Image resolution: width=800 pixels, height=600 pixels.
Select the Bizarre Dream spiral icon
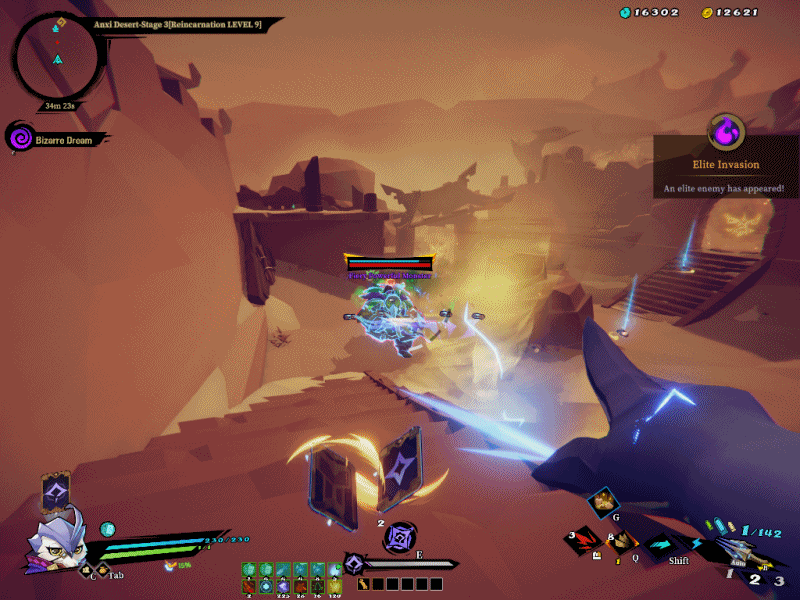19,138
